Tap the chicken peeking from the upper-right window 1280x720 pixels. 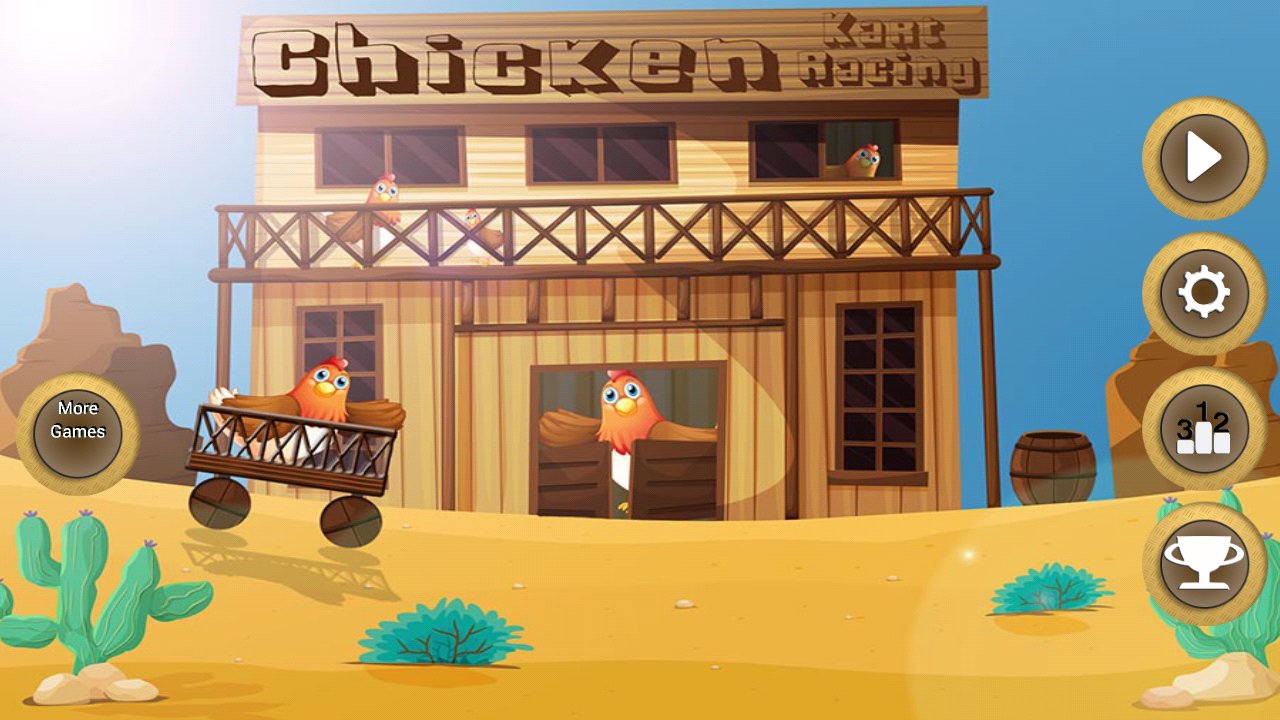click(x=862, y=160)
